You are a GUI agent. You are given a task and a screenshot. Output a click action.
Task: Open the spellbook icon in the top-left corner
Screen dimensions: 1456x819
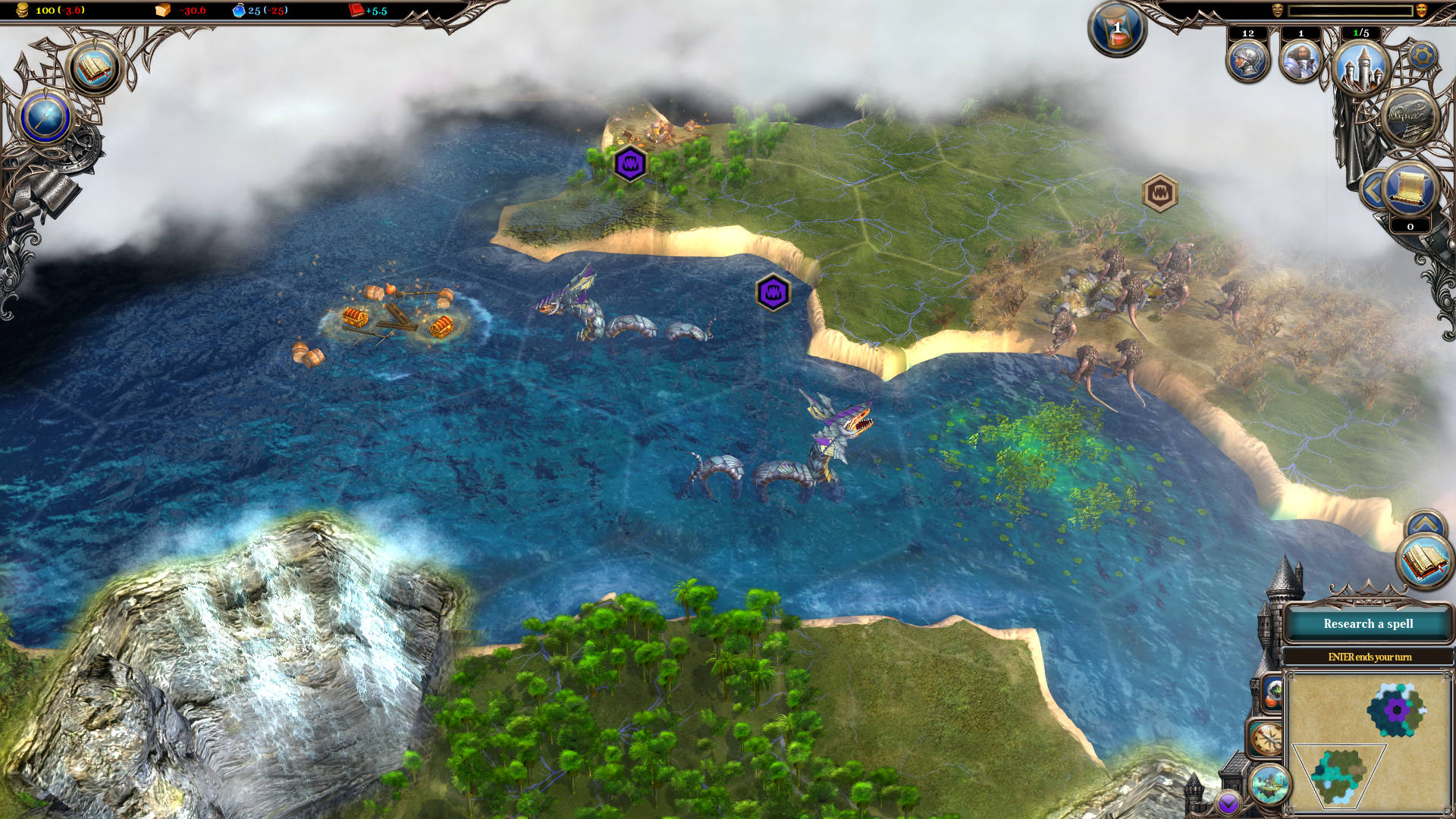(x=94, y=69)
